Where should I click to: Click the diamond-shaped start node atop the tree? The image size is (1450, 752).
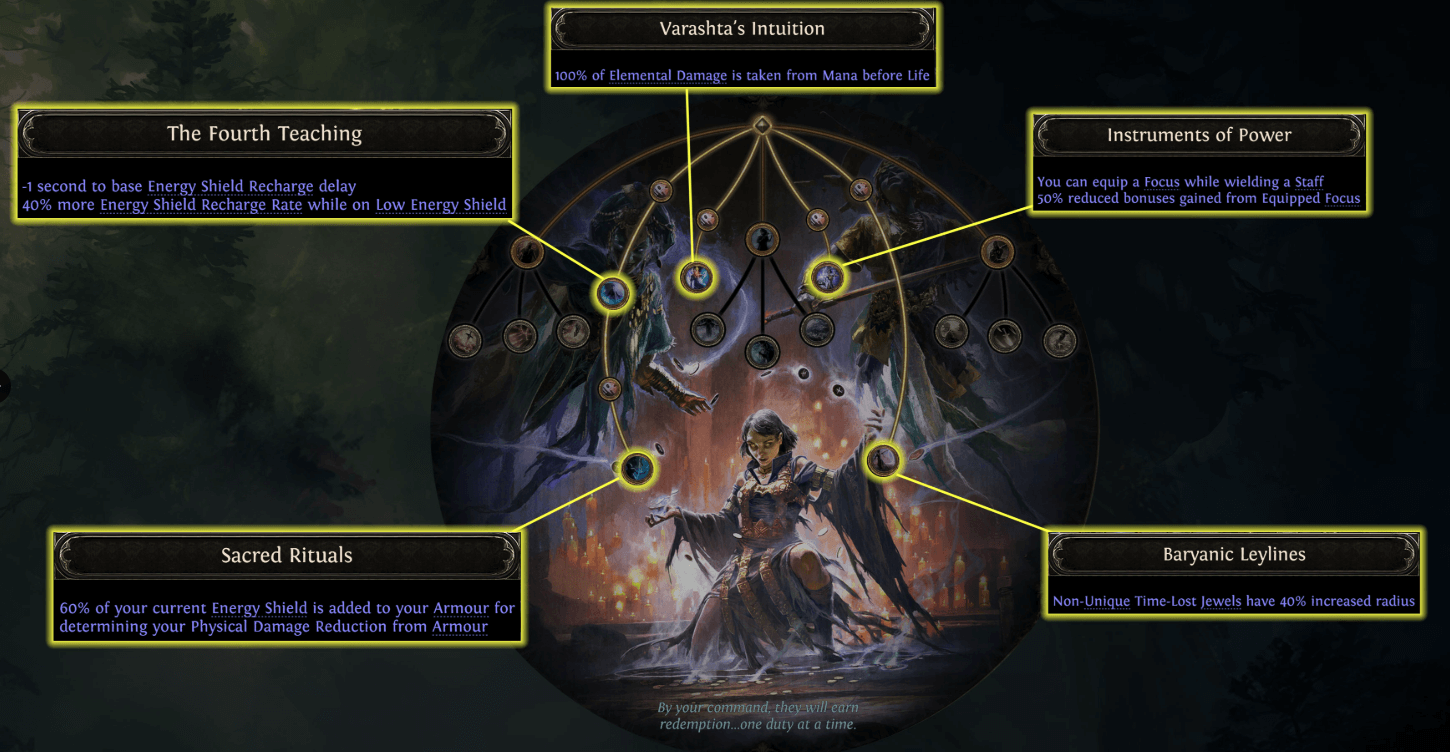pyautogui.click(x=763, y=124)
